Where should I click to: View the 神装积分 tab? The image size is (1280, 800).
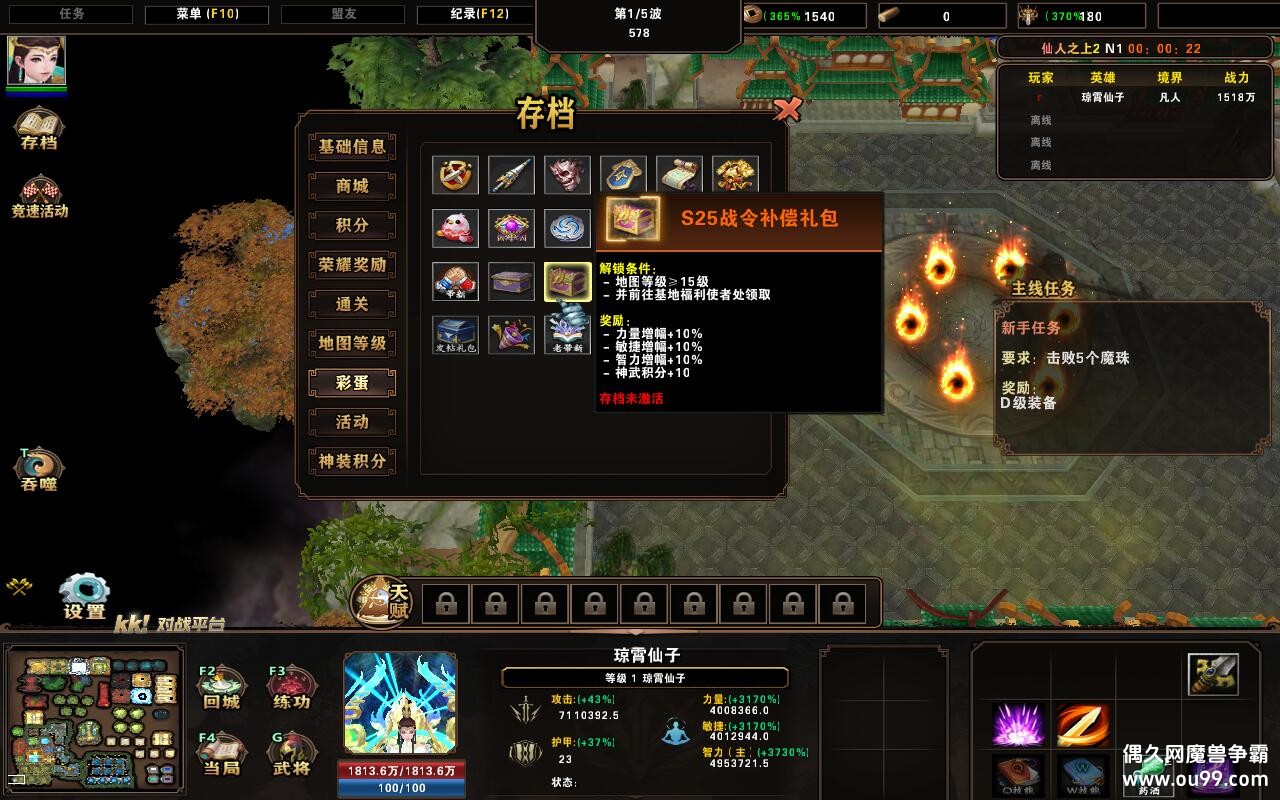pos(352,461)
